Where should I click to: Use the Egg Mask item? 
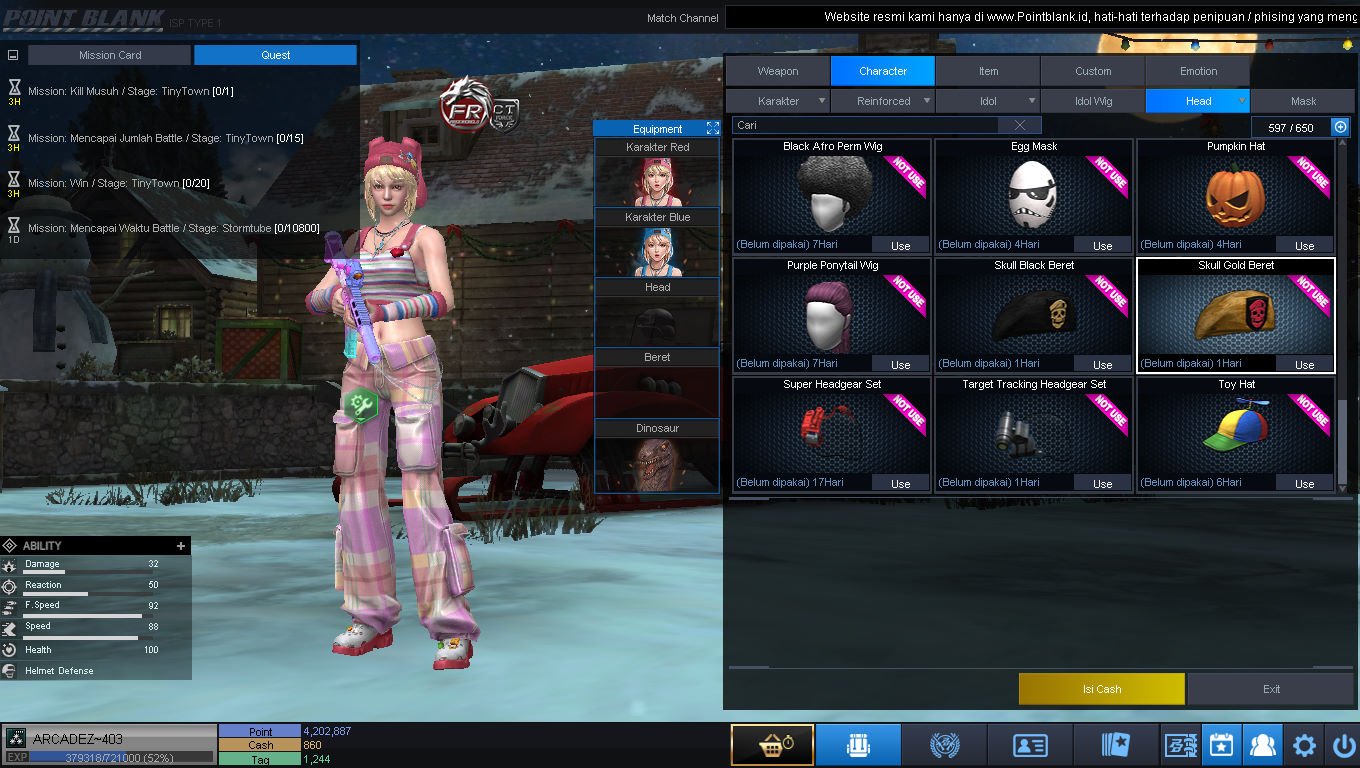(1102, 245)
